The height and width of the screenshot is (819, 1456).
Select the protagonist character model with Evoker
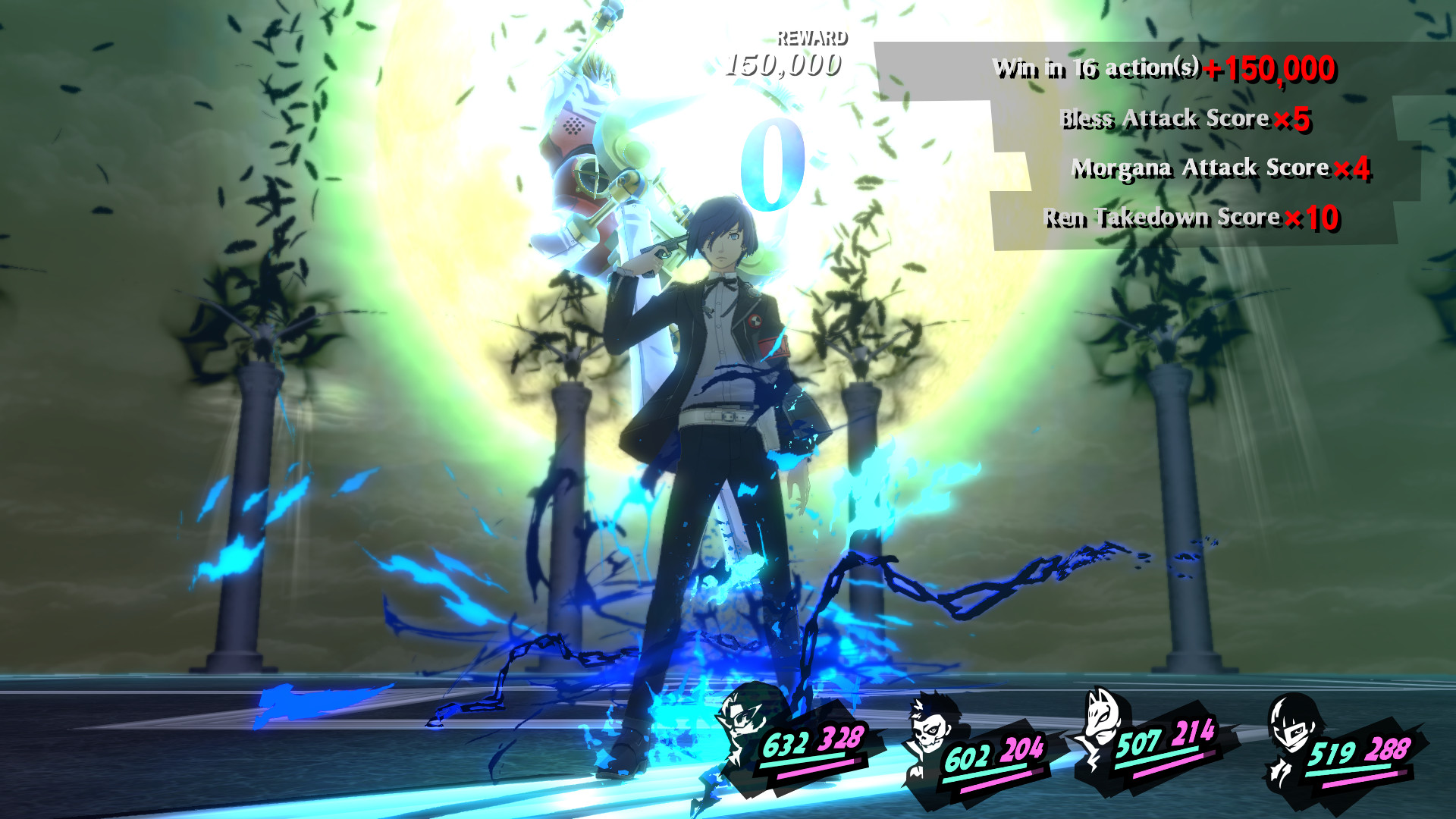(713, 425)
